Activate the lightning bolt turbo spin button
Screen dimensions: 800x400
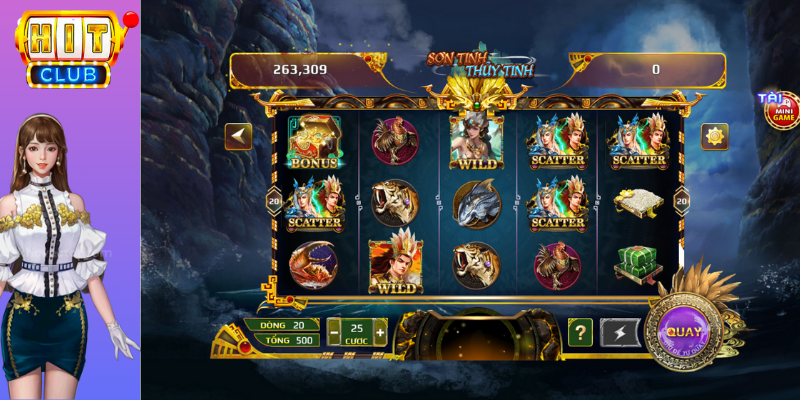click(x=619, y=332)
